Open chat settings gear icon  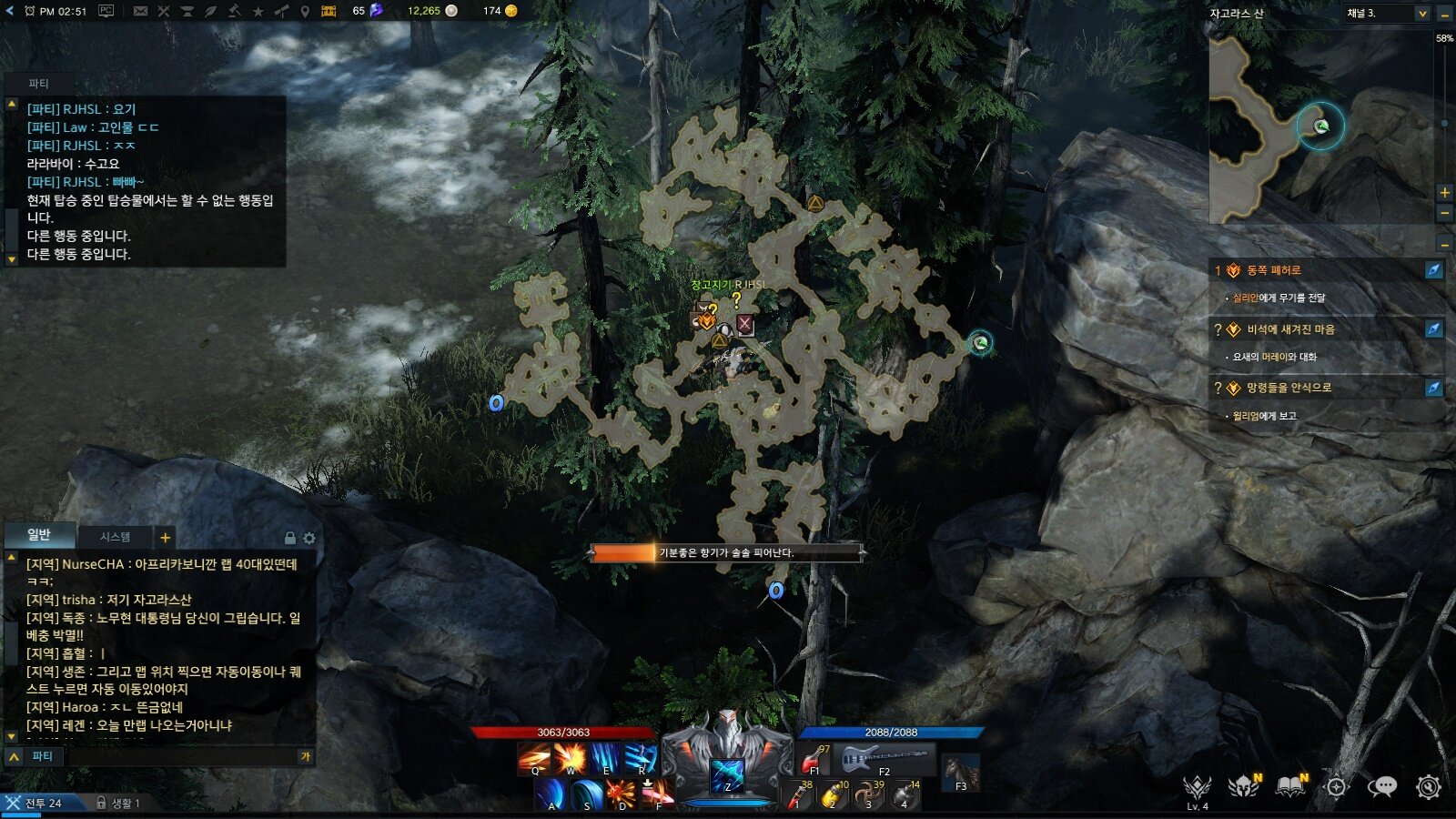(309, 538)
